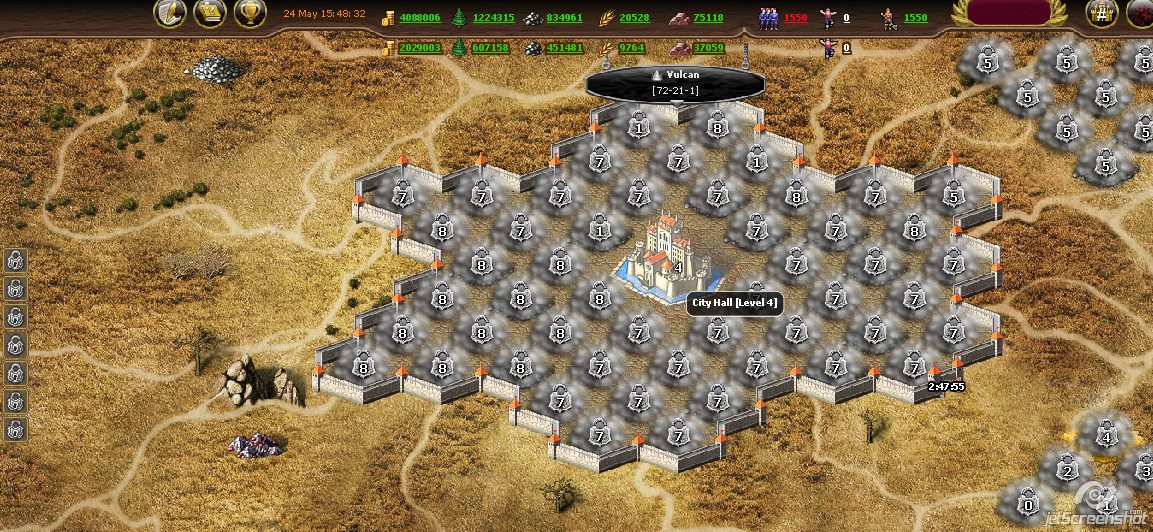Open the stone amount 834961
This screenshot has height=532, width=1153.
point(565,18)
